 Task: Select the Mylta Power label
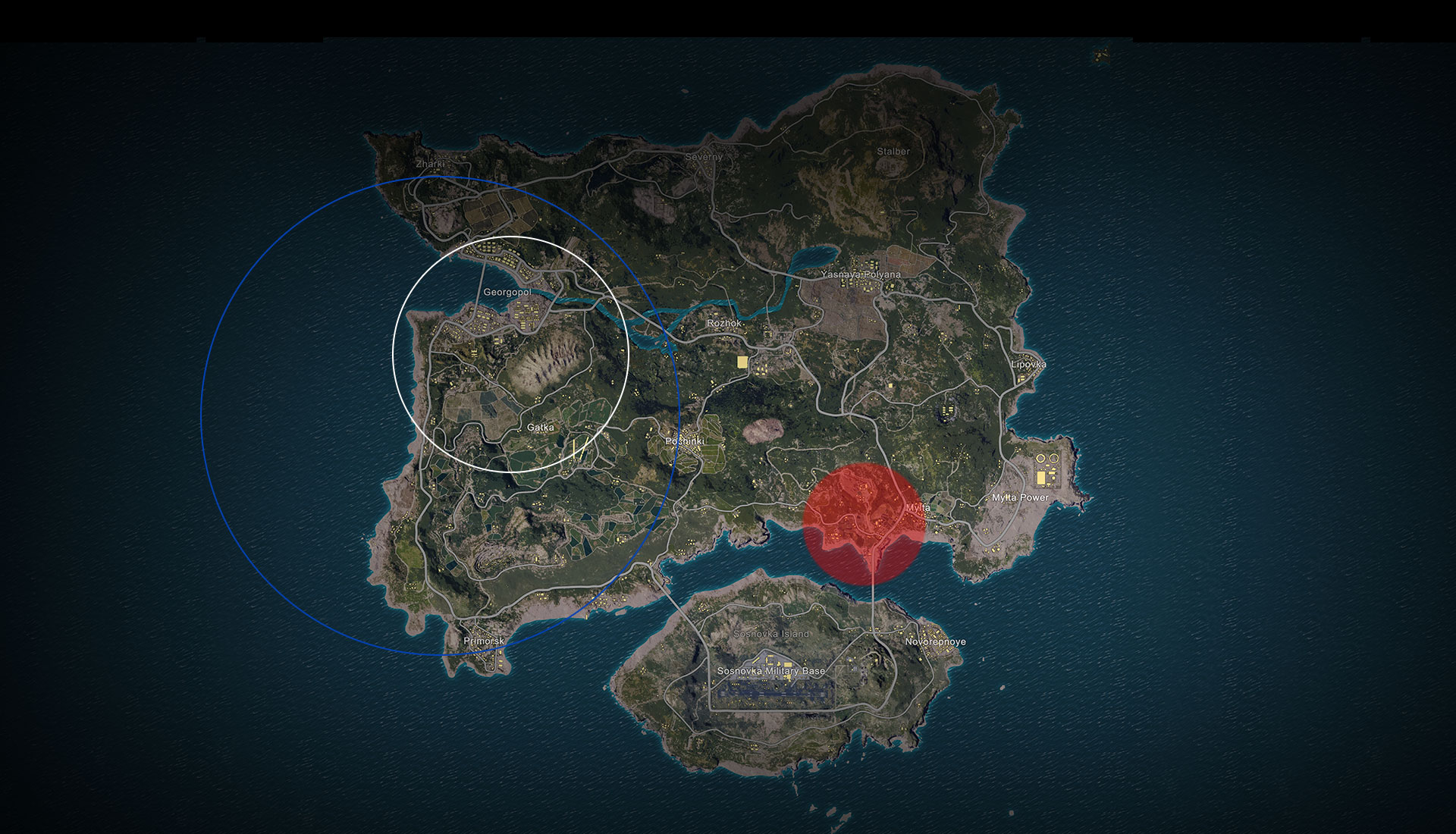1020,497
